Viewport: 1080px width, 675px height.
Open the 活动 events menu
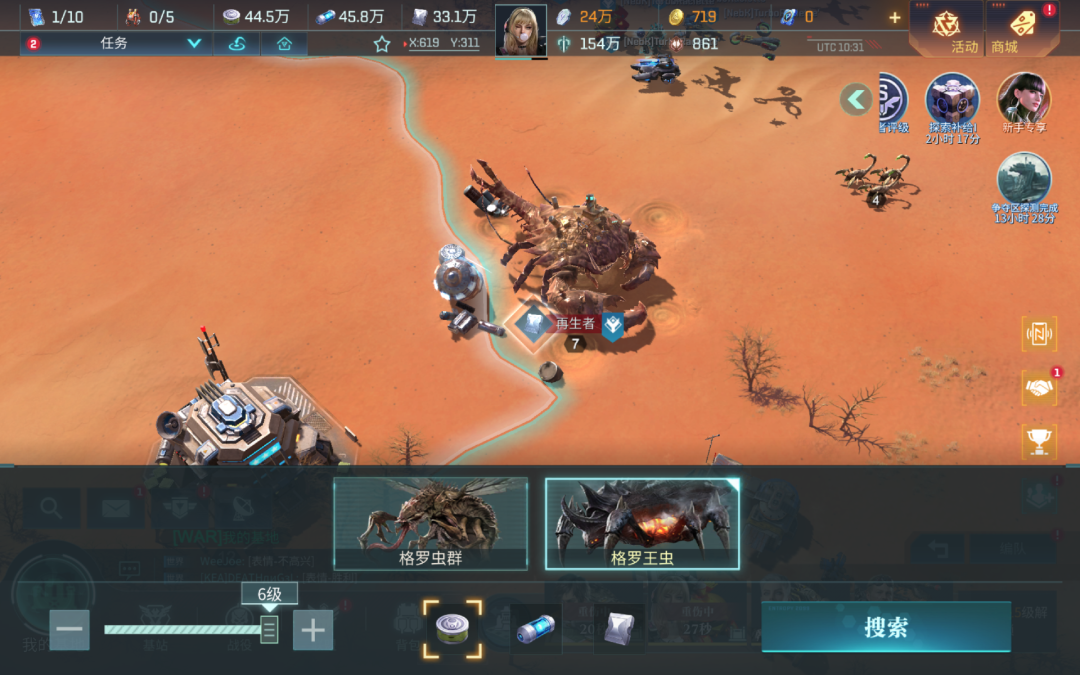point(947,29)
